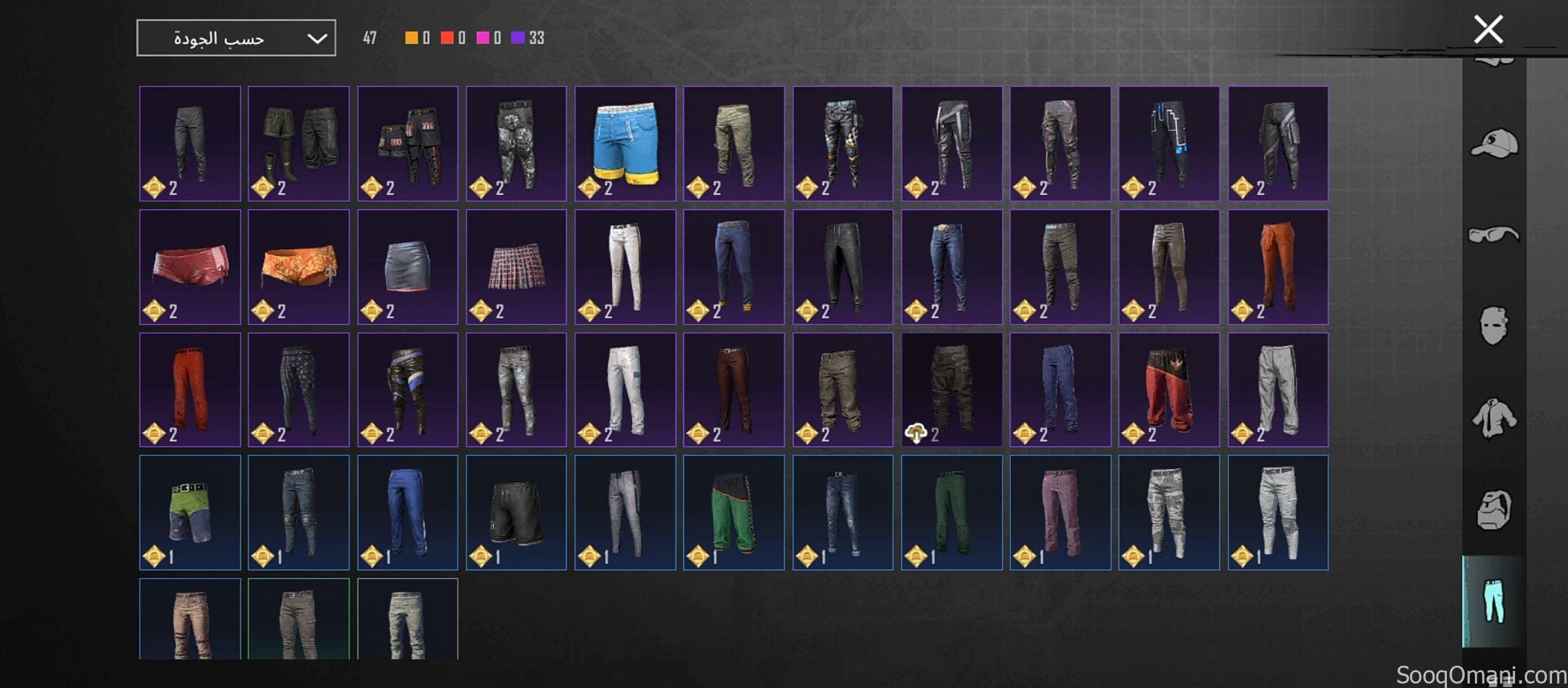
Task: Toggle the orange rarity filter
Action: tap(411, 38)
